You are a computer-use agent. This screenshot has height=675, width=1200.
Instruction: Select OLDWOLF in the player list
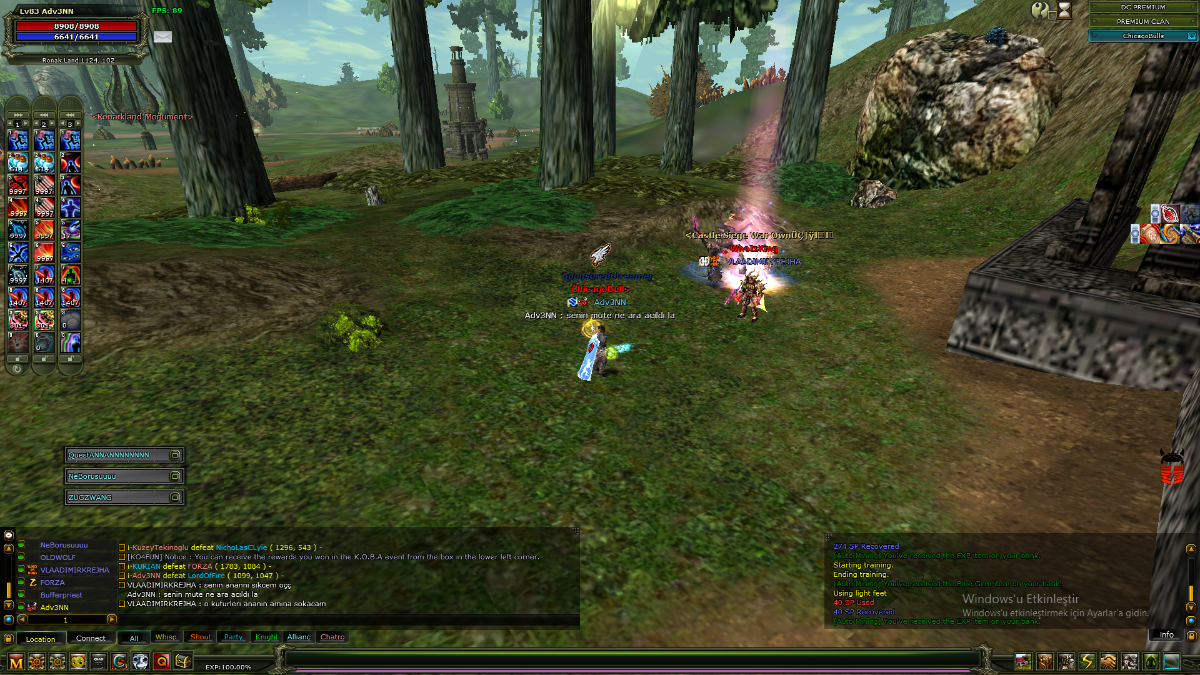click(58, 558)
